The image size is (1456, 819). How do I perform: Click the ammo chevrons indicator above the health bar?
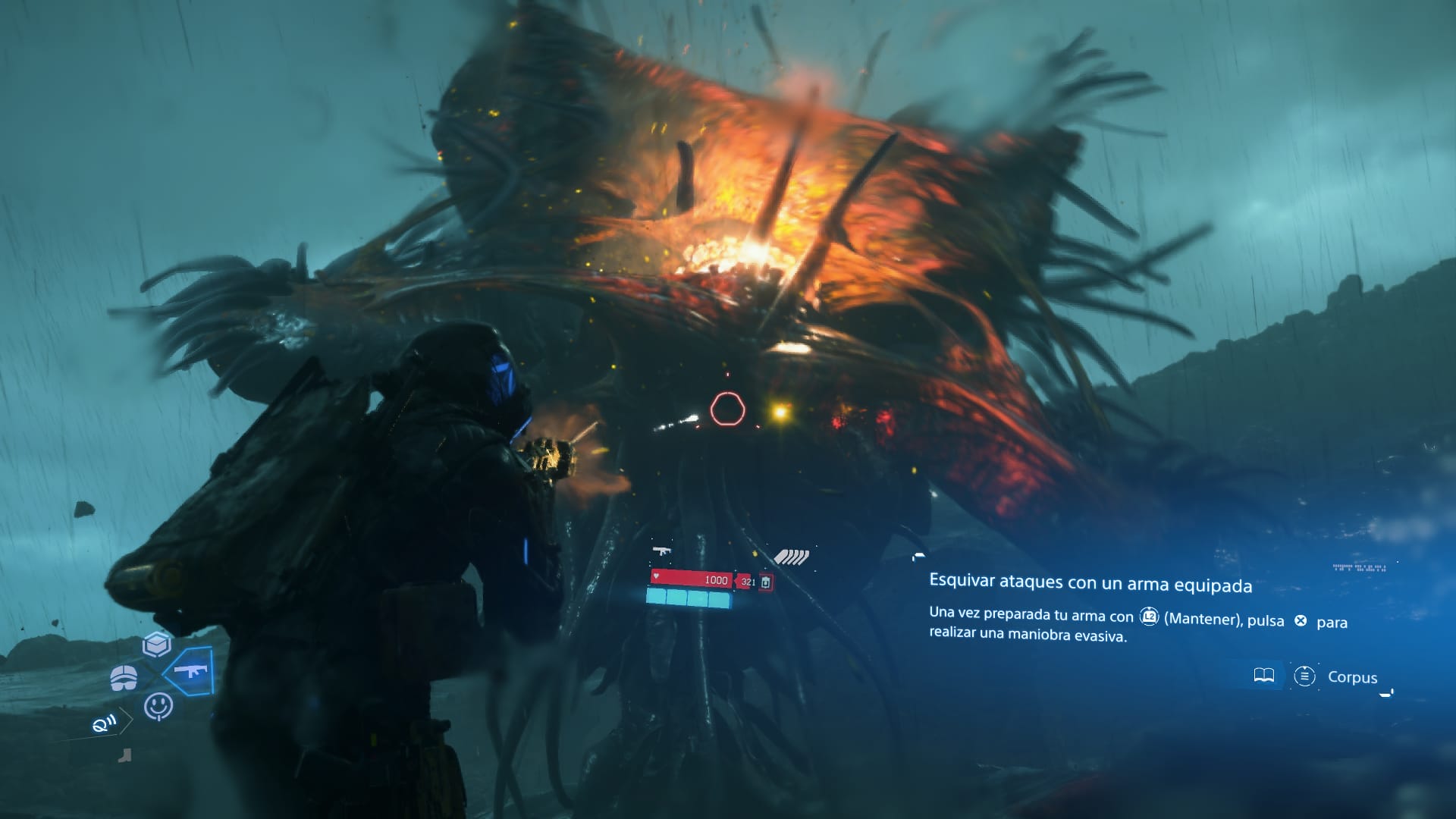tap(792, 556)
